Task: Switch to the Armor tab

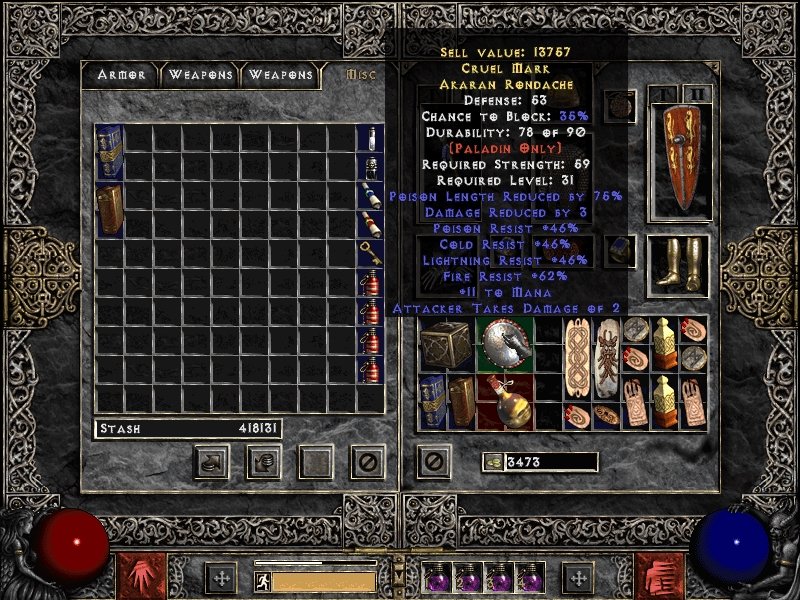Action: (x=122, y=75)
